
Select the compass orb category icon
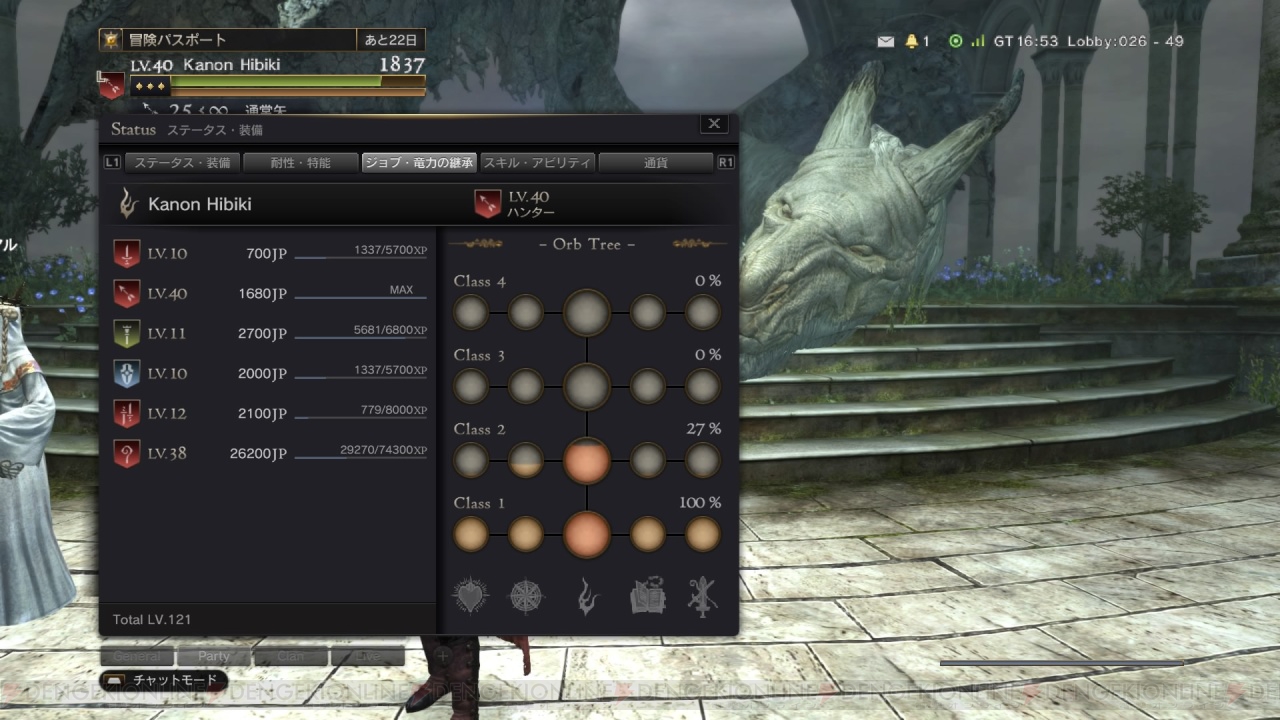click(x=527, y=595)
